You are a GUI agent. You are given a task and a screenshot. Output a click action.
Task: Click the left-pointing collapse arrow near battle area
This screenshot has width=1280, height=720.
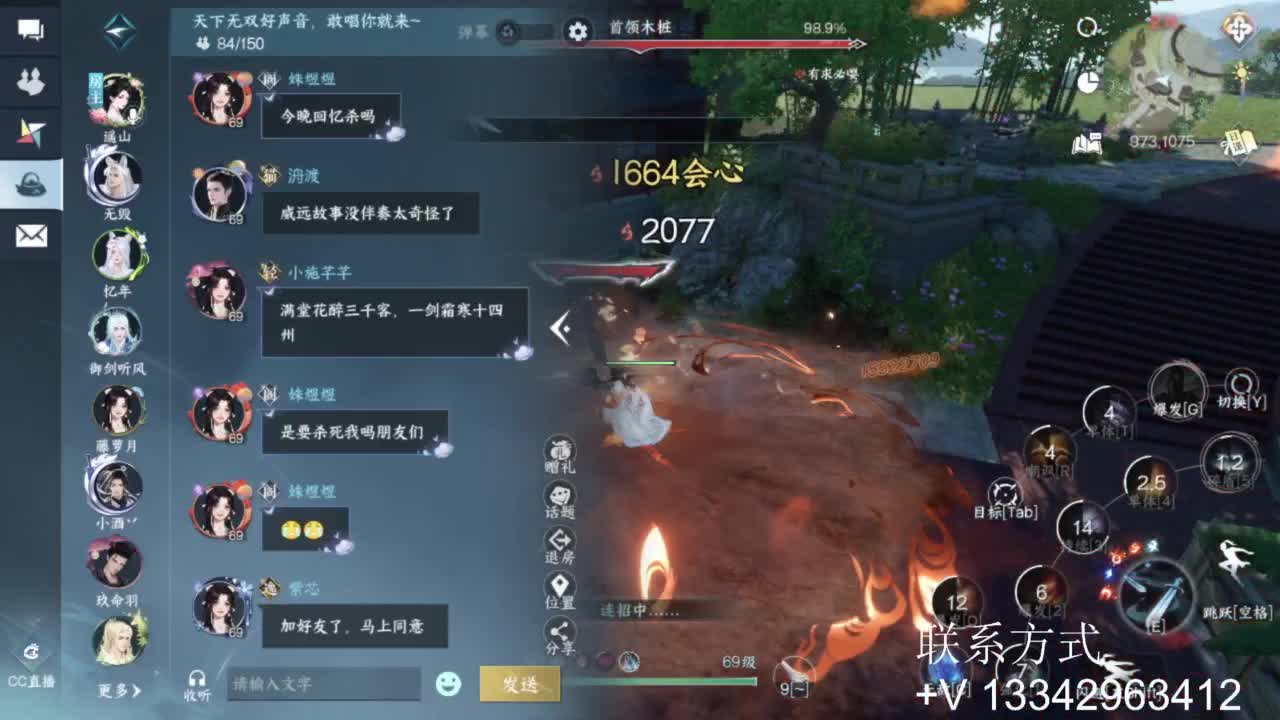click(x=564, y=326)
